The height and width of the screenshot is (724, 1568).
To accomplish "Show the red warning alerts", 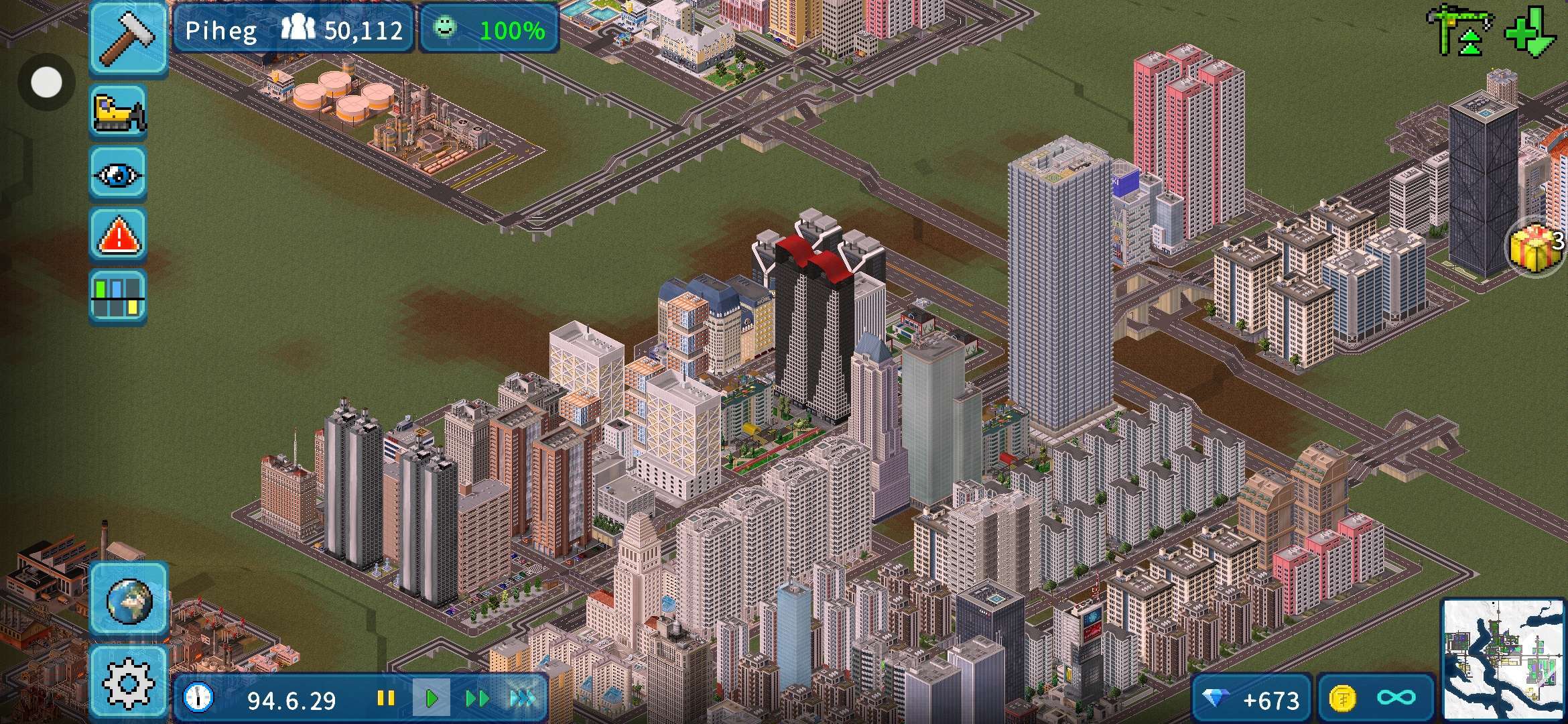I will [118, 235].
